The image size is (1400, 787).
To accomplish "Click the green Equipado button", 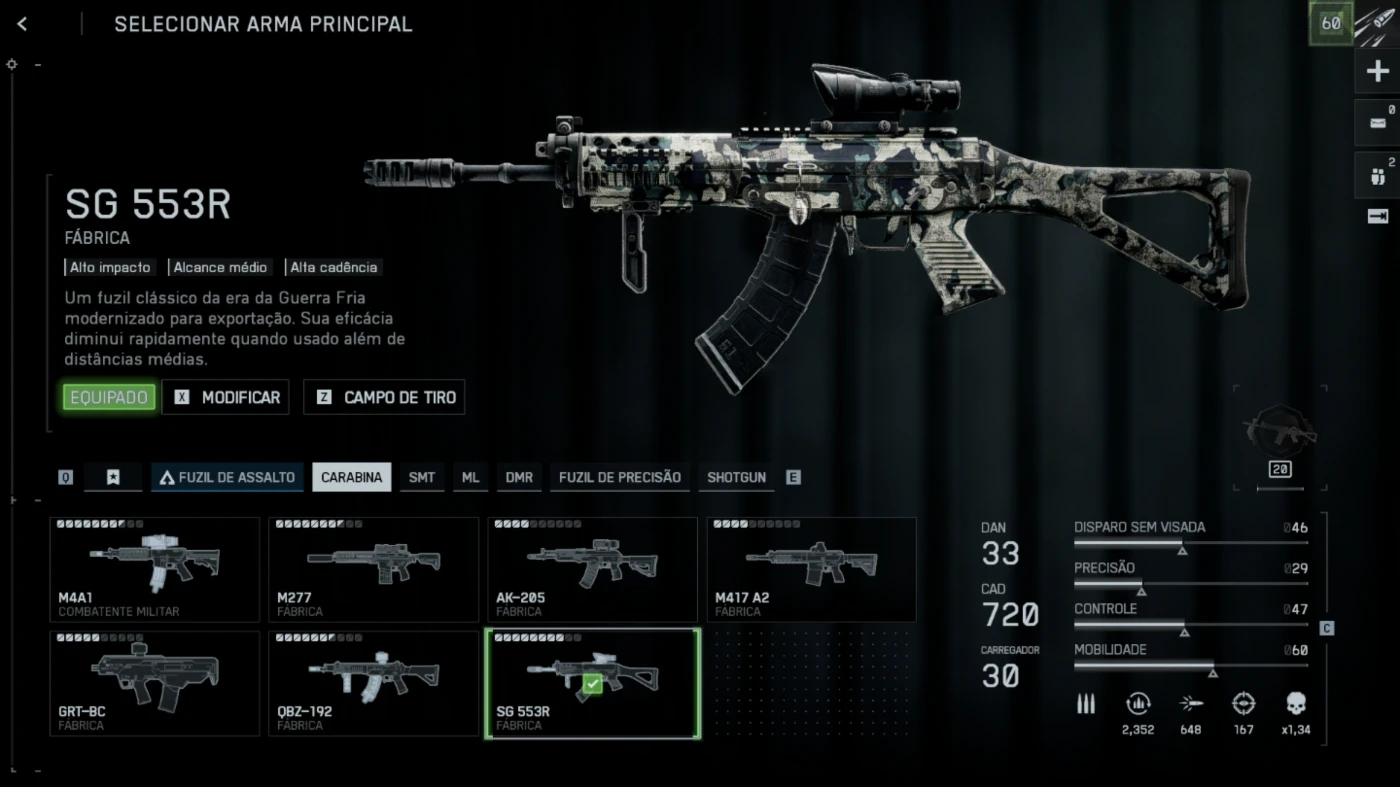I will pyautogui.click(x=109, y=397).
